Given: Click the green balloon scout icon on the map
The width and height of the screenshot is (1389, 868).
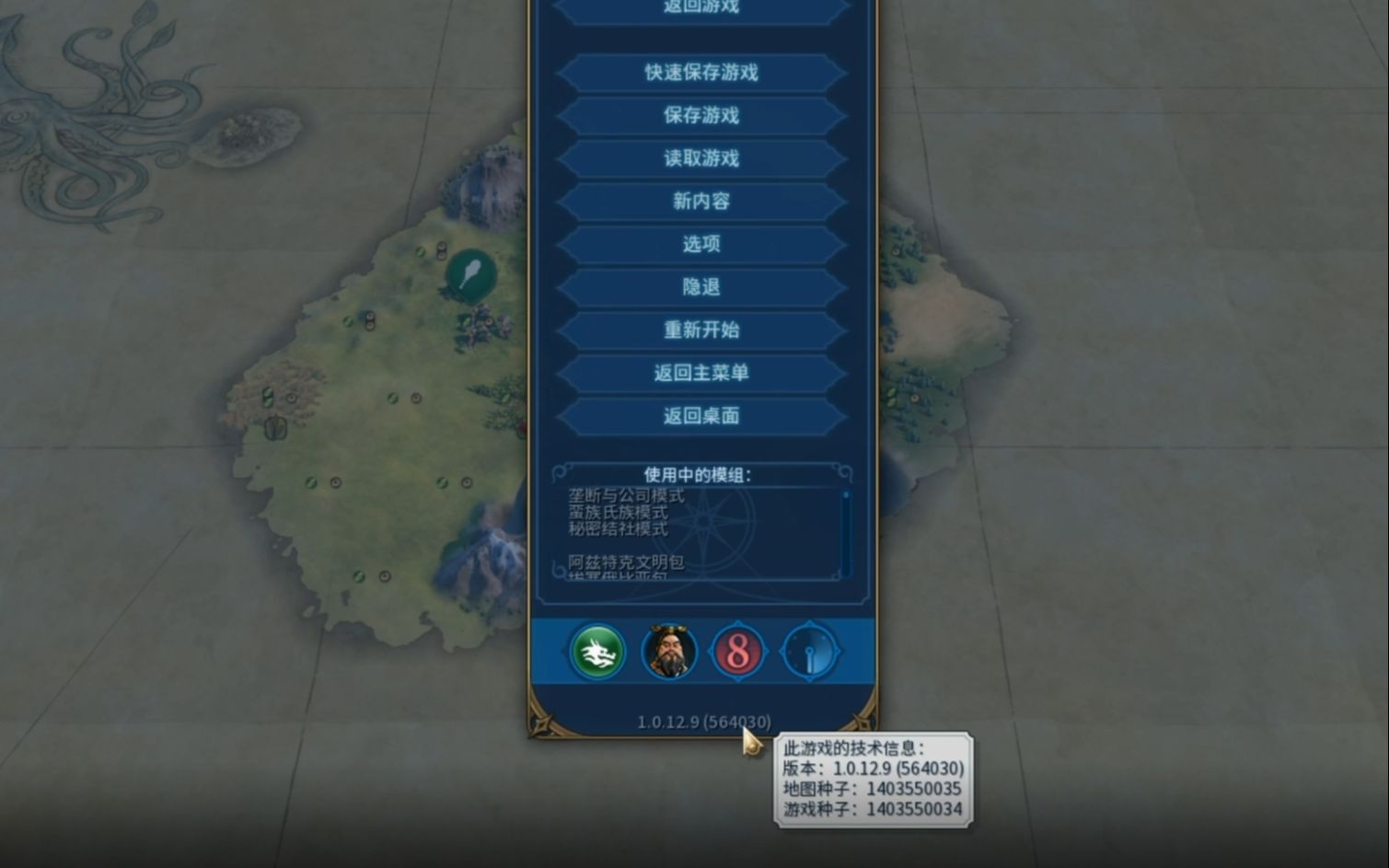Looking at the screenshot, I should [x=469, y=274].
